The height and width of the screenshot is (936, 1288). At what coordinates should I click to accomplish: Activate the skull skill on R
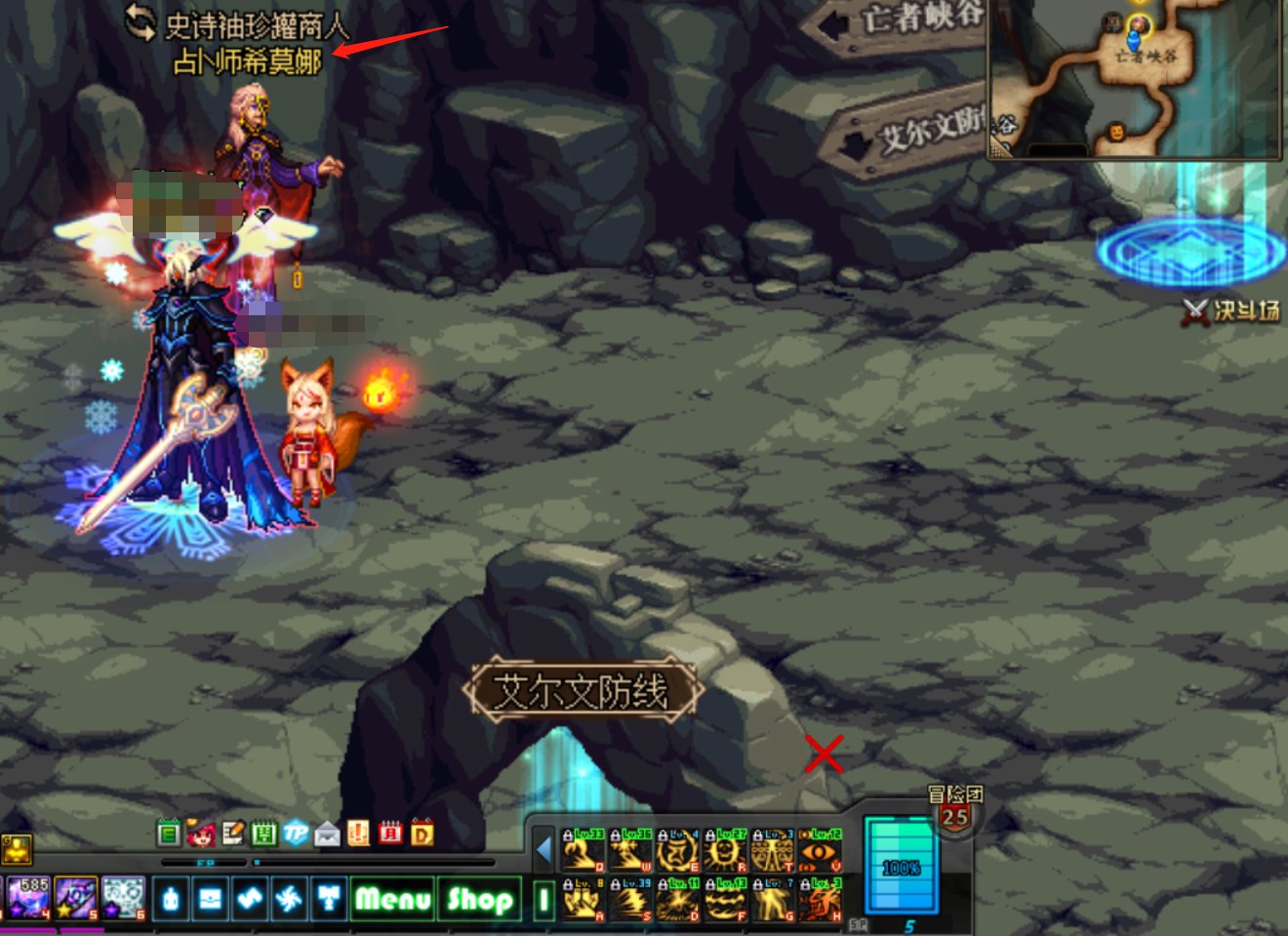tap(725, 851)
